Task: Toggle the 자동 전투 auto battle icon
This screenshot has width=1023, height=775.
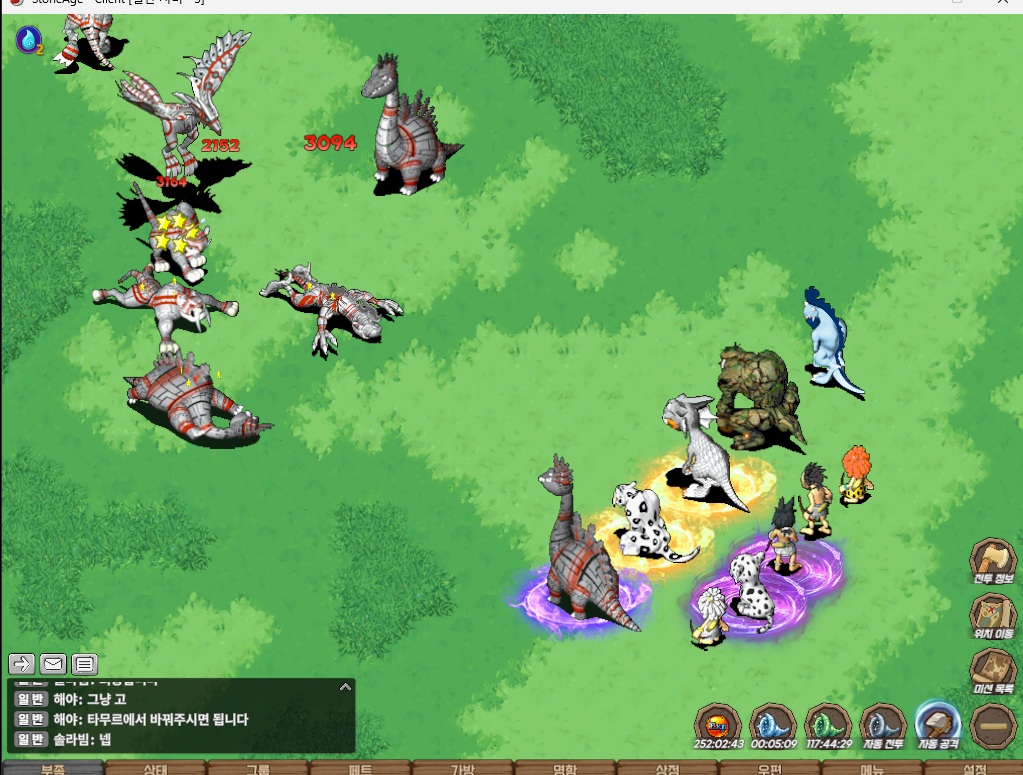Action: click(883, 724)
